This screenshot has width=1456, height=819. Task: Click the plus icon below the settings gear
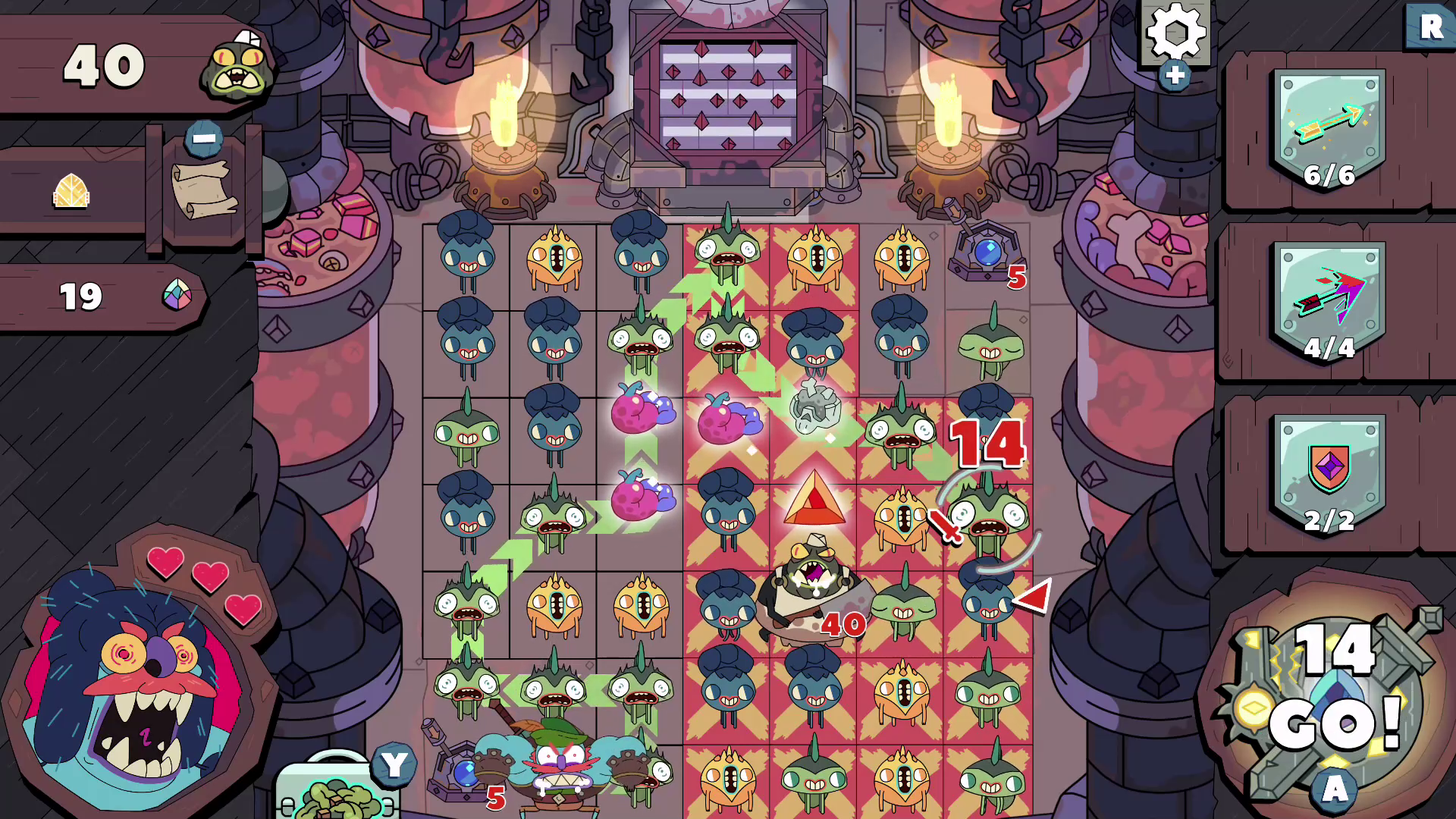[1173, 75]
